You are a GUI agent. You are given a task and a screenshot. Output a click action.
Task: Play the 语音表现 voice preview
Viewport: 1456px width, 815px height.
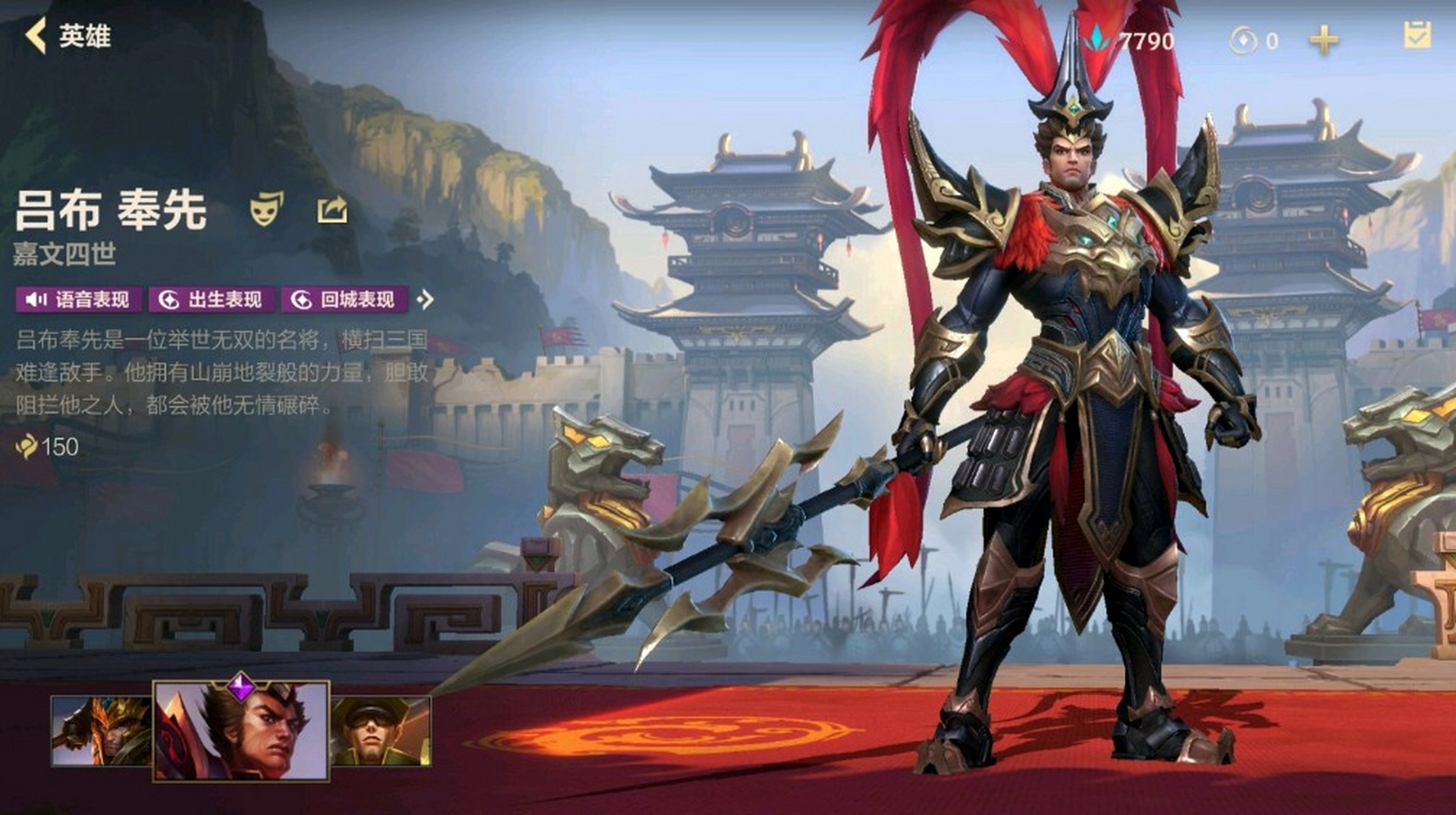click(78, 299)
